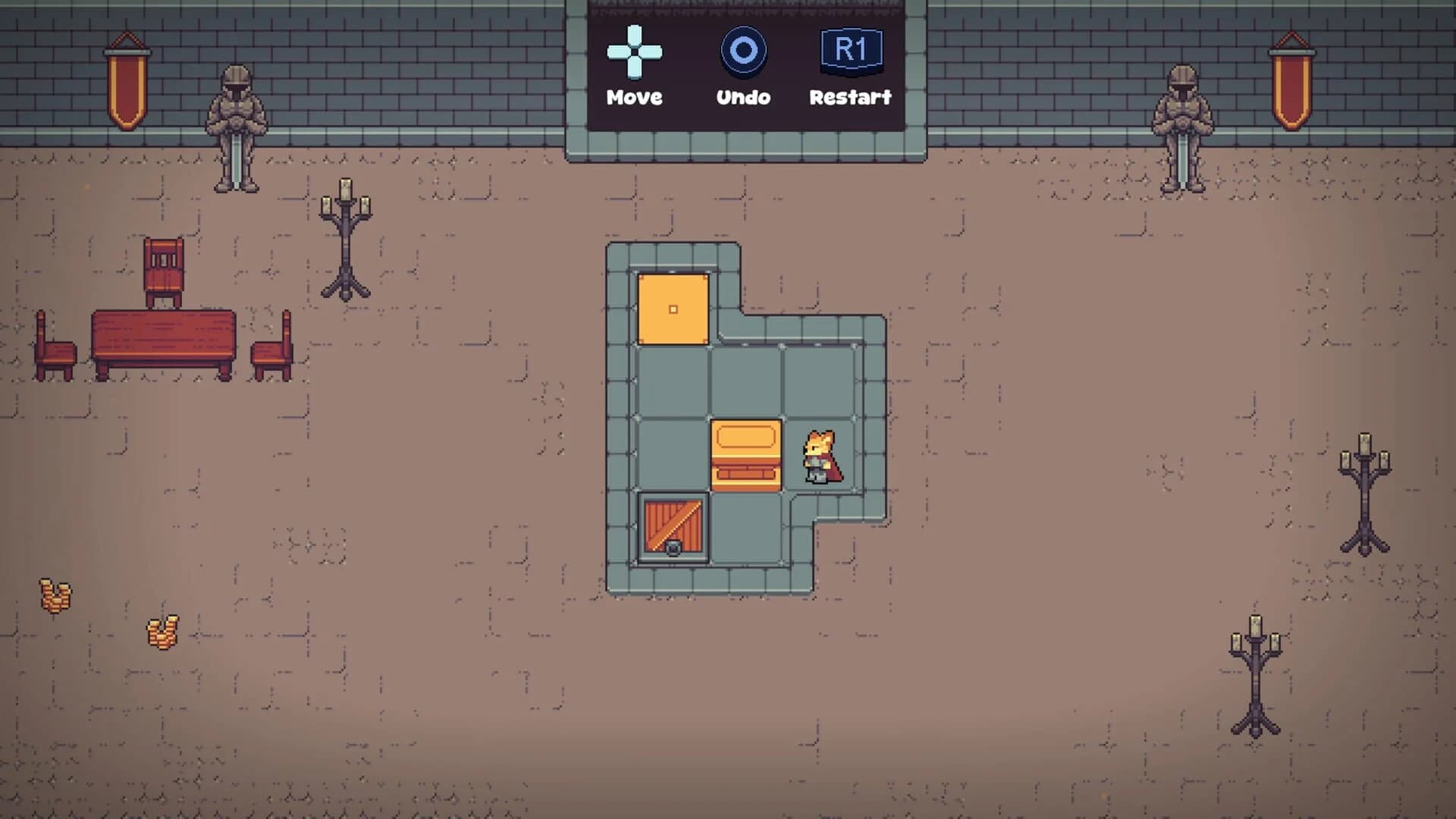Click the Move D-pad icon

[634, 52]
